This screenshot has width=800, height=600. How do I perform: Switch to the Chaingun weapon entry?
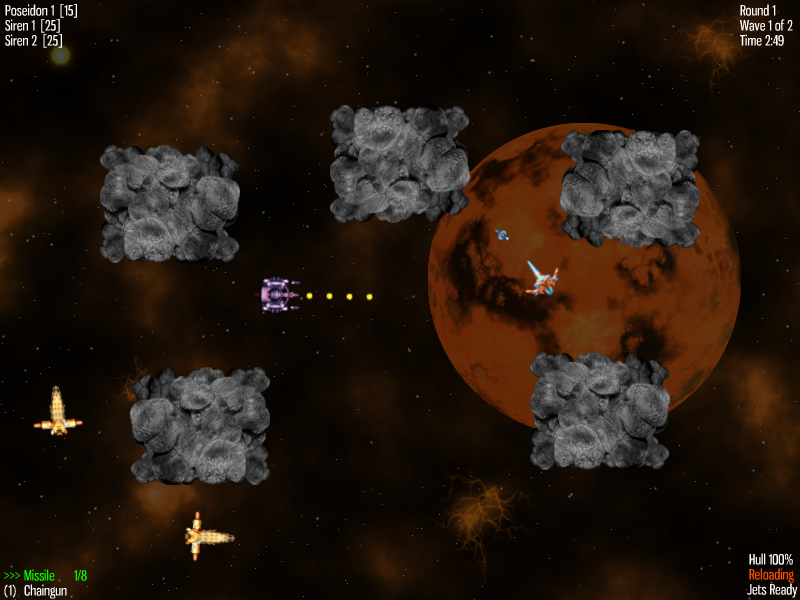click(44, 591)
